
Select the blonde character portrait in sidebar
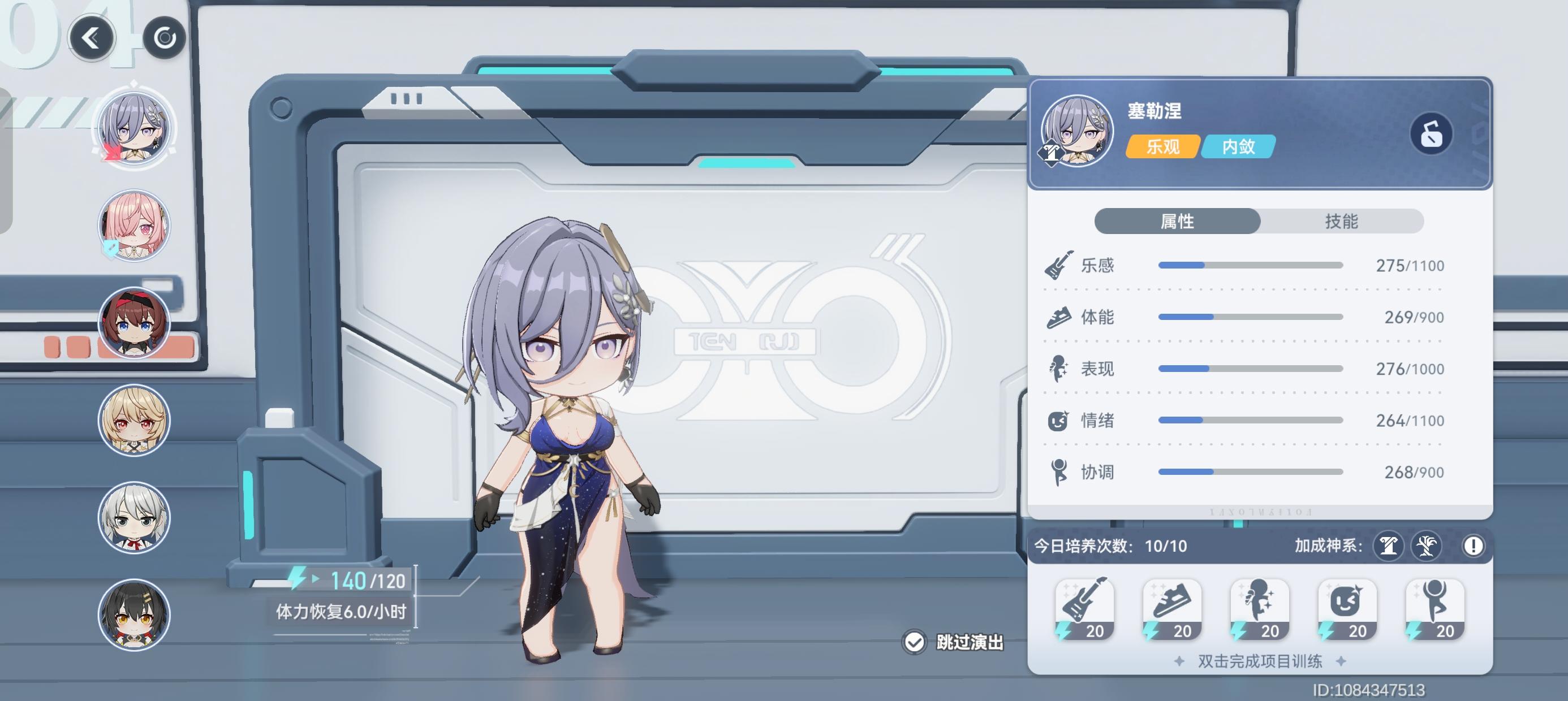click(135, 420)
